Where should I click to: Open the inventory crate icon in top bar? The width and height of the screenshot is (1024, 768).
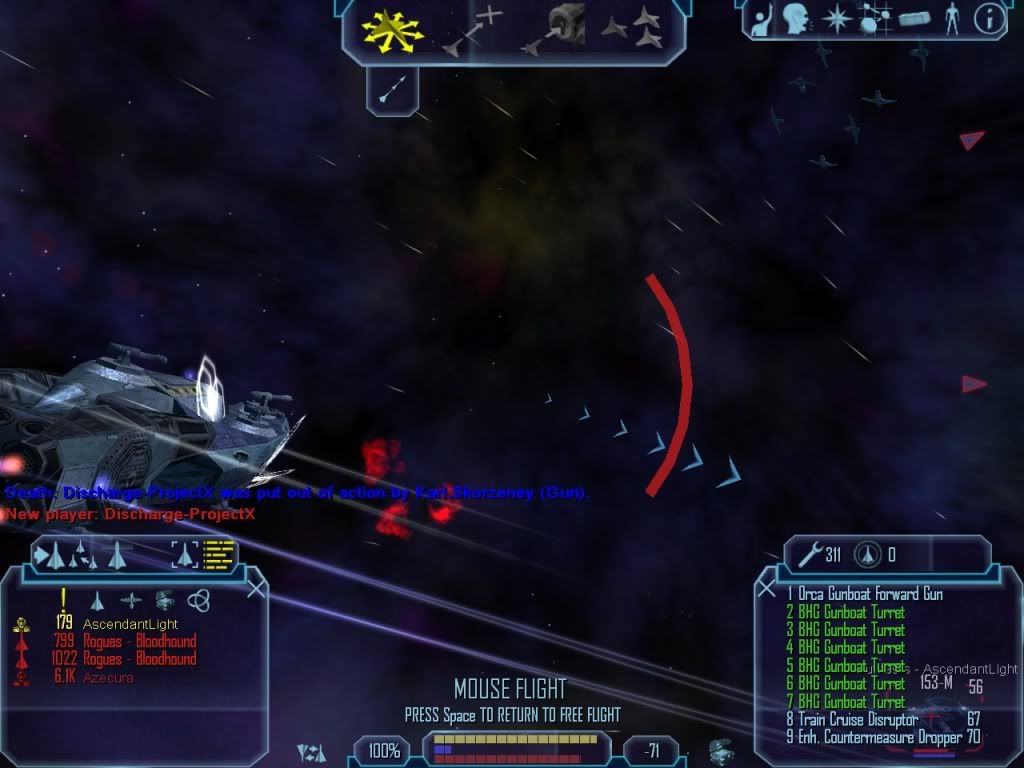click(915, 19)
